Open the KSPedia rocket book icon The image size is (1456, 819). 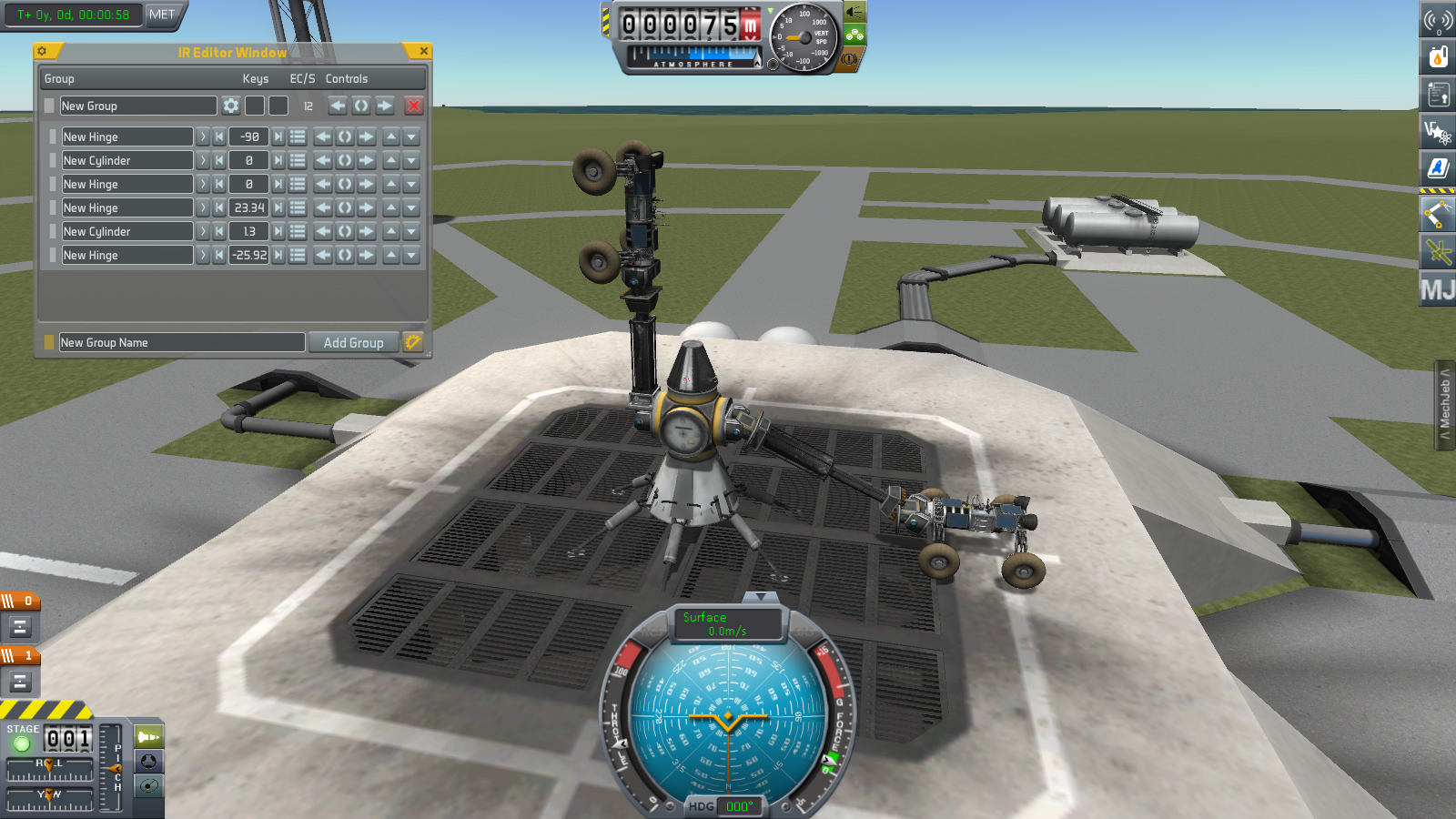[1438, 168]
